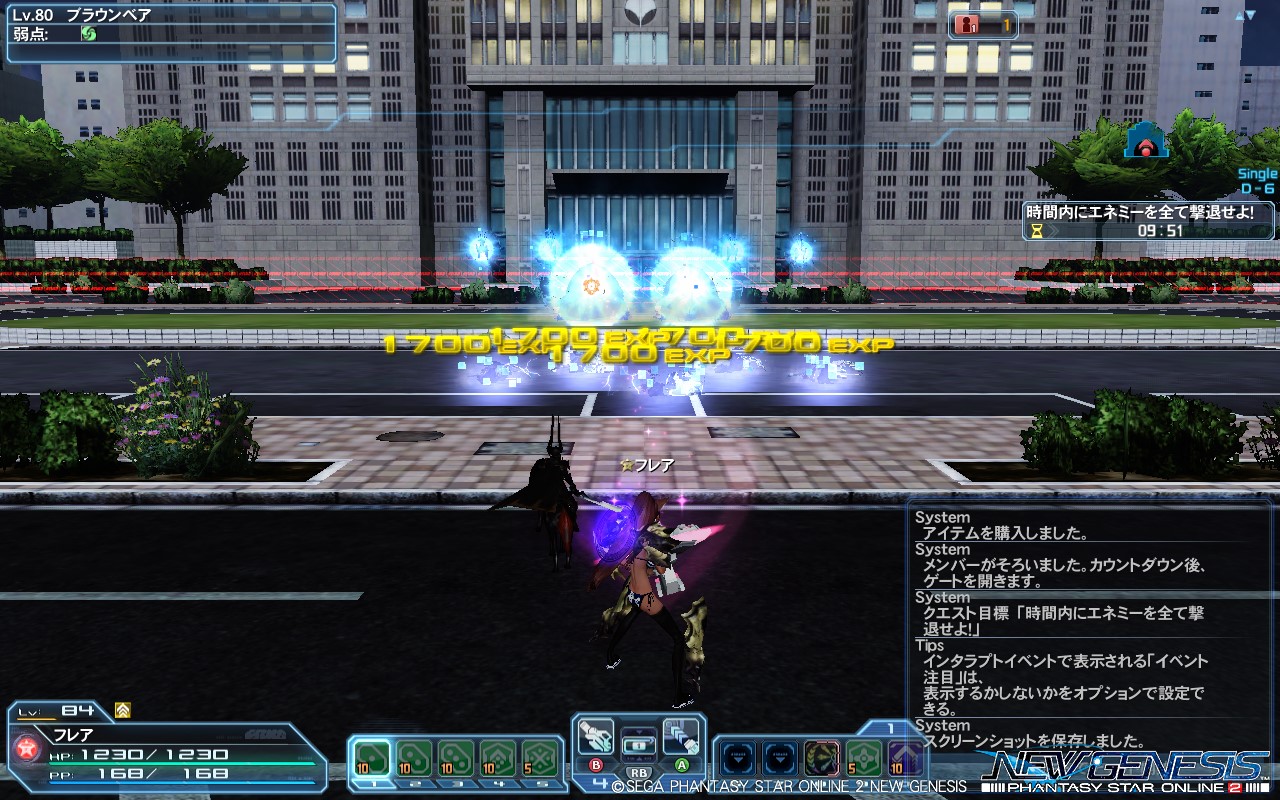The width and height of the screenshot is (1280, 800).
Task: Select the first green item in the subpalette
Action: [x=372, y=755]
